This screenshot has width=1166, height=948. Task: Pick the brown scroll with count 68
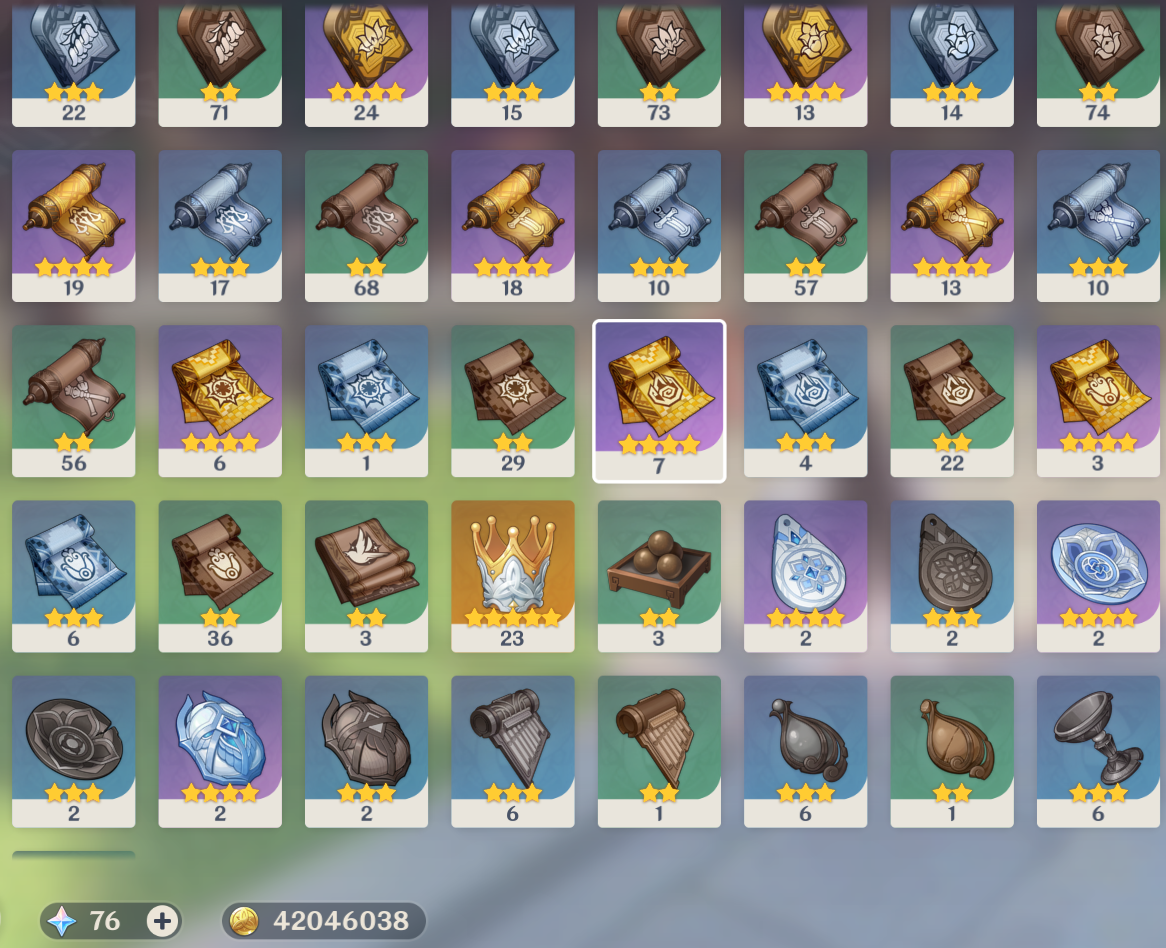[366, 225]
